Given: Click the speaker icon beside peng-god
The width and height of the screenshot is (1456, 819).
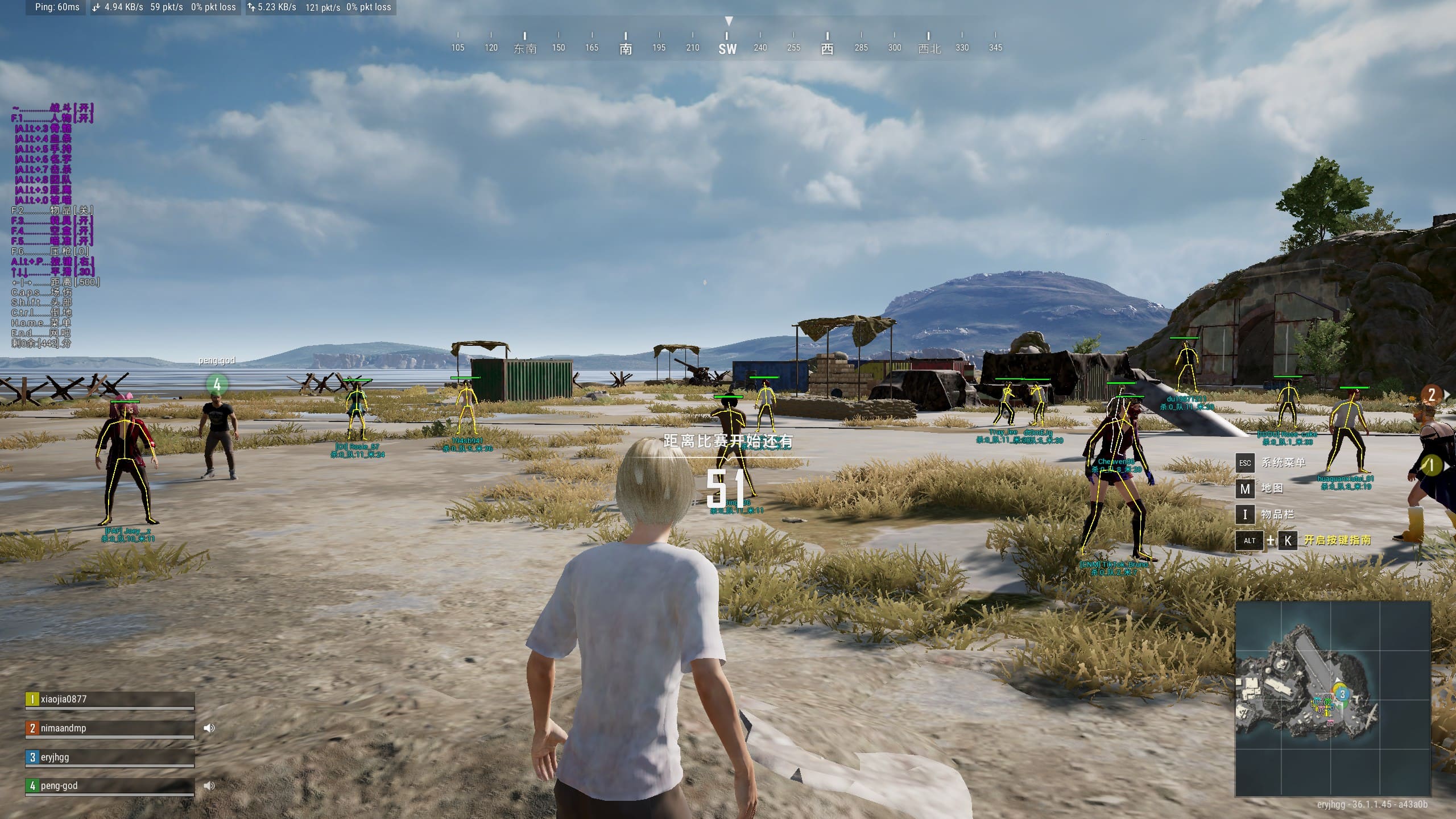Looking at the screenshot, I should [209, 785].
